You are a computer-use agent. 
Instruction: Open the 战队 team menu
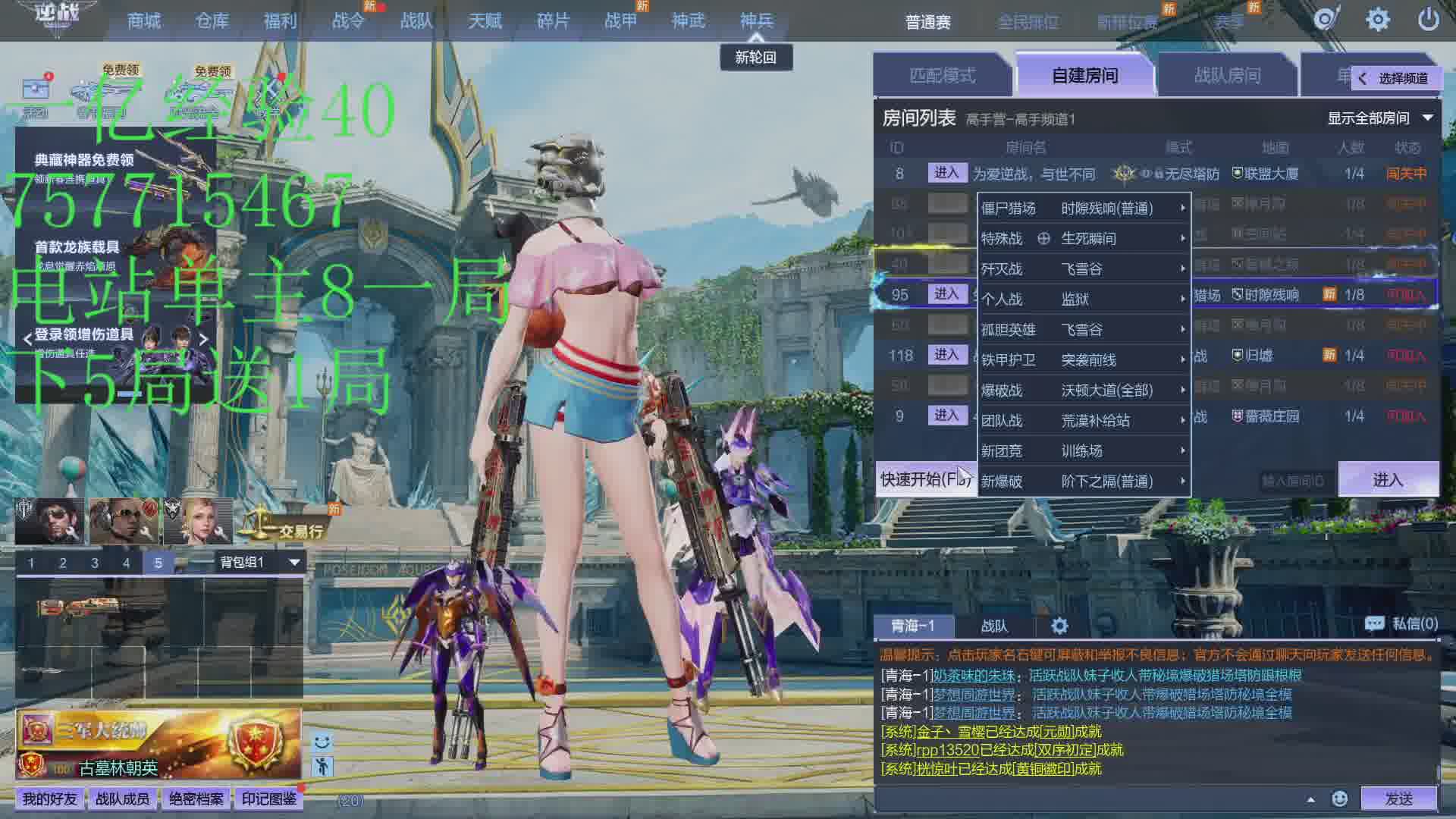(416, 20)
